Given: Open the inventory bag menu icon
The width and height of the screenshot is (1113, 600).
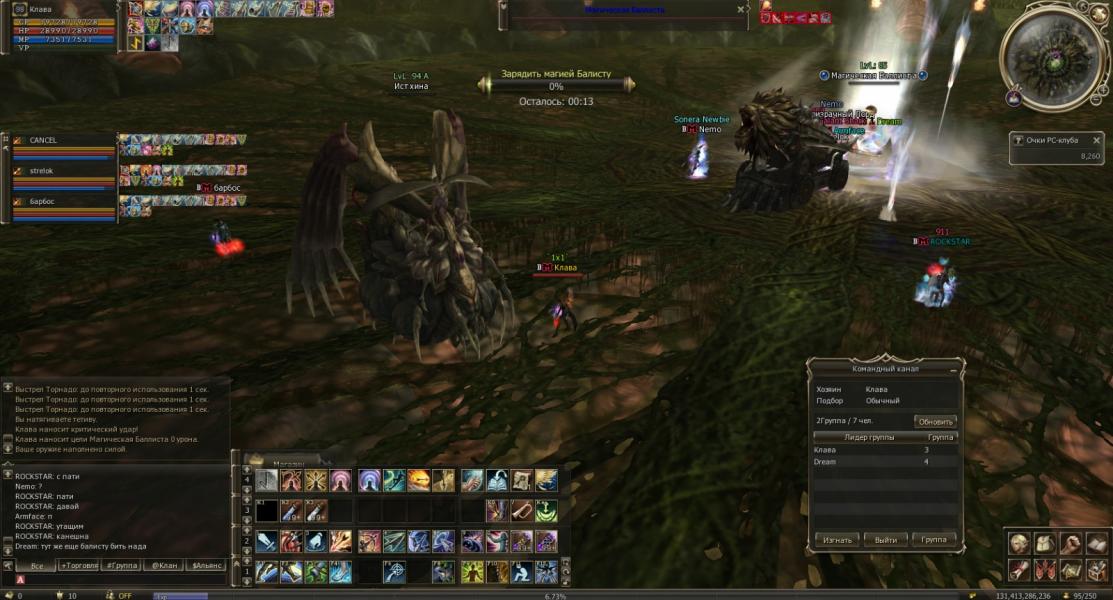Looking at the screenshot, I should click(1044, 543).
